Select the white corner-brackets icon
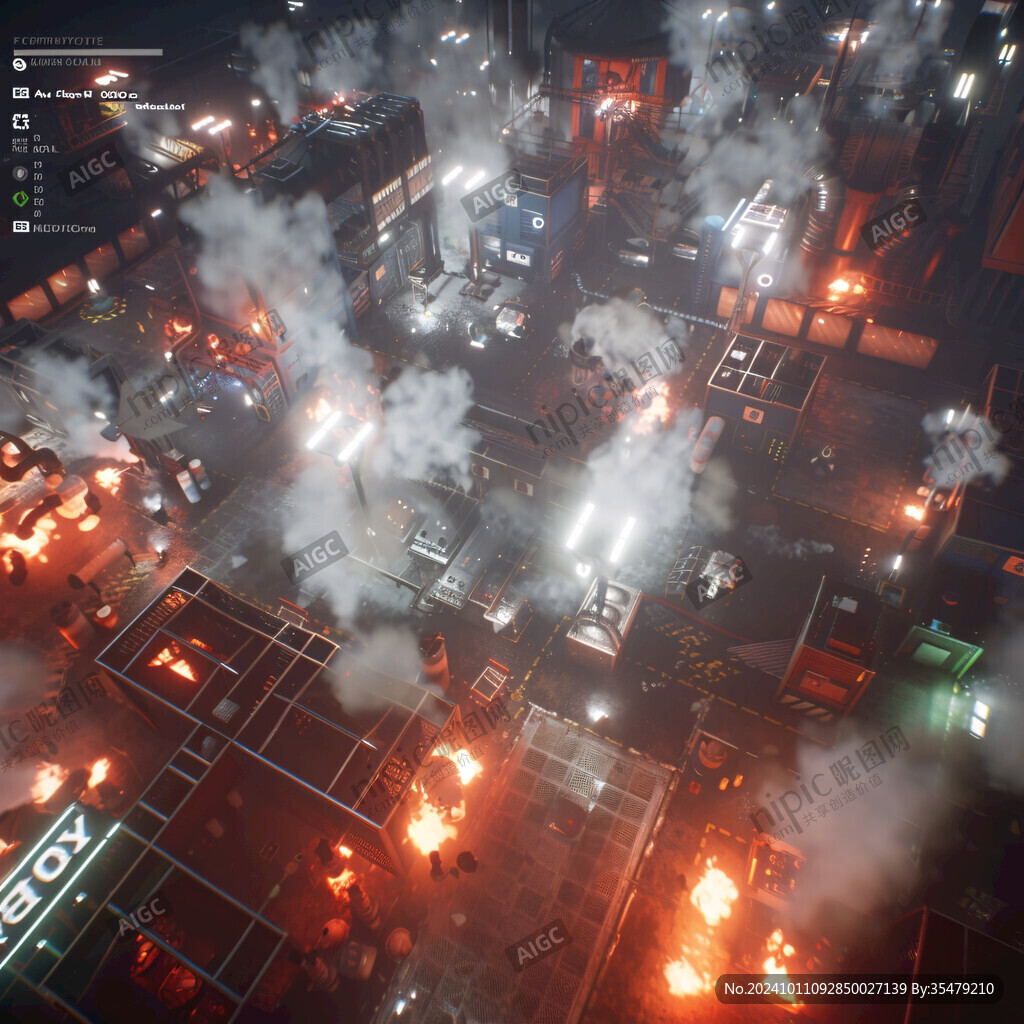The image size is (1024, 1024). point(20,122)
